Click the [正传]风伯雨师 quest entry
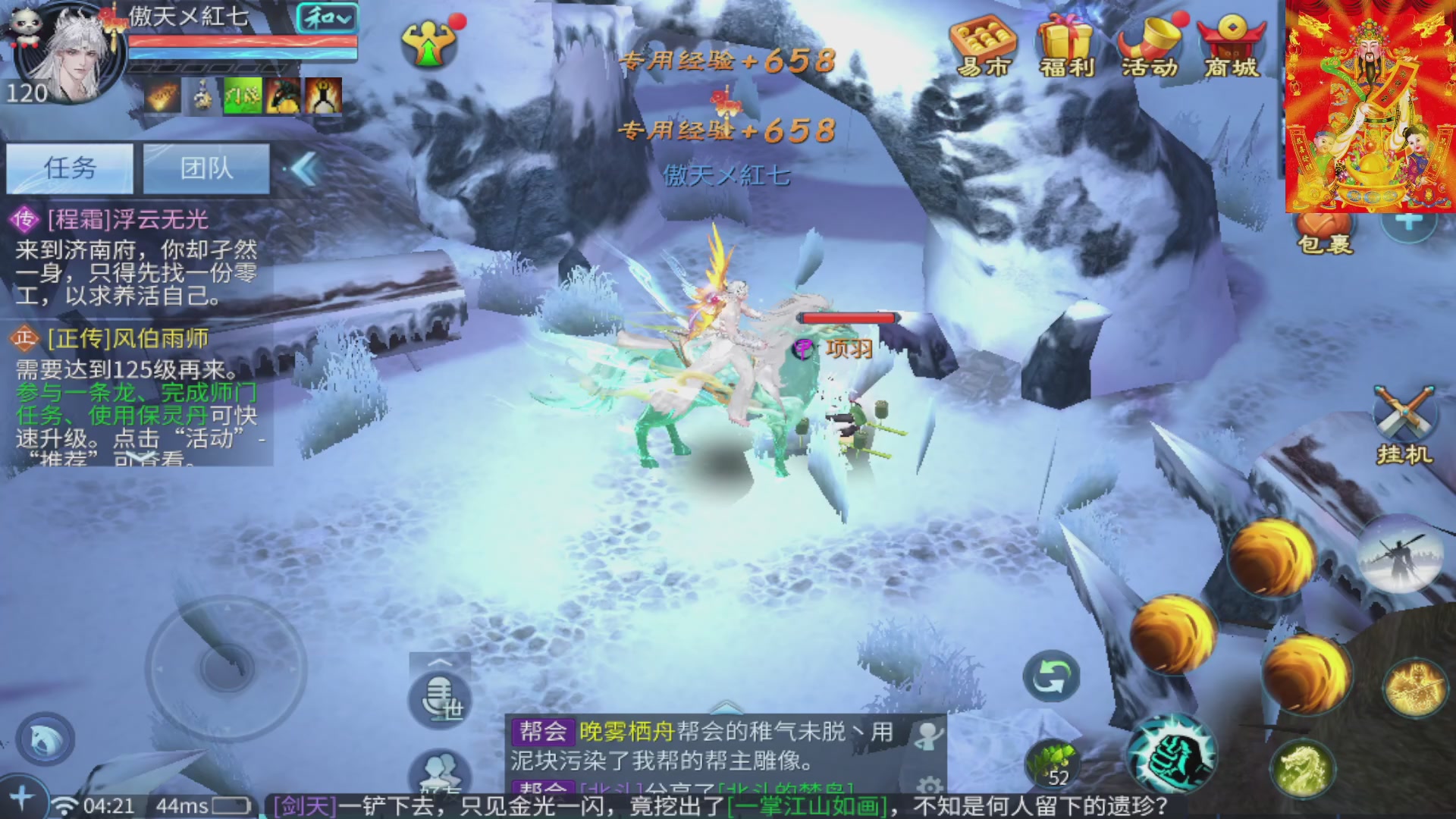1456x819 pixels. coord(112,338)
